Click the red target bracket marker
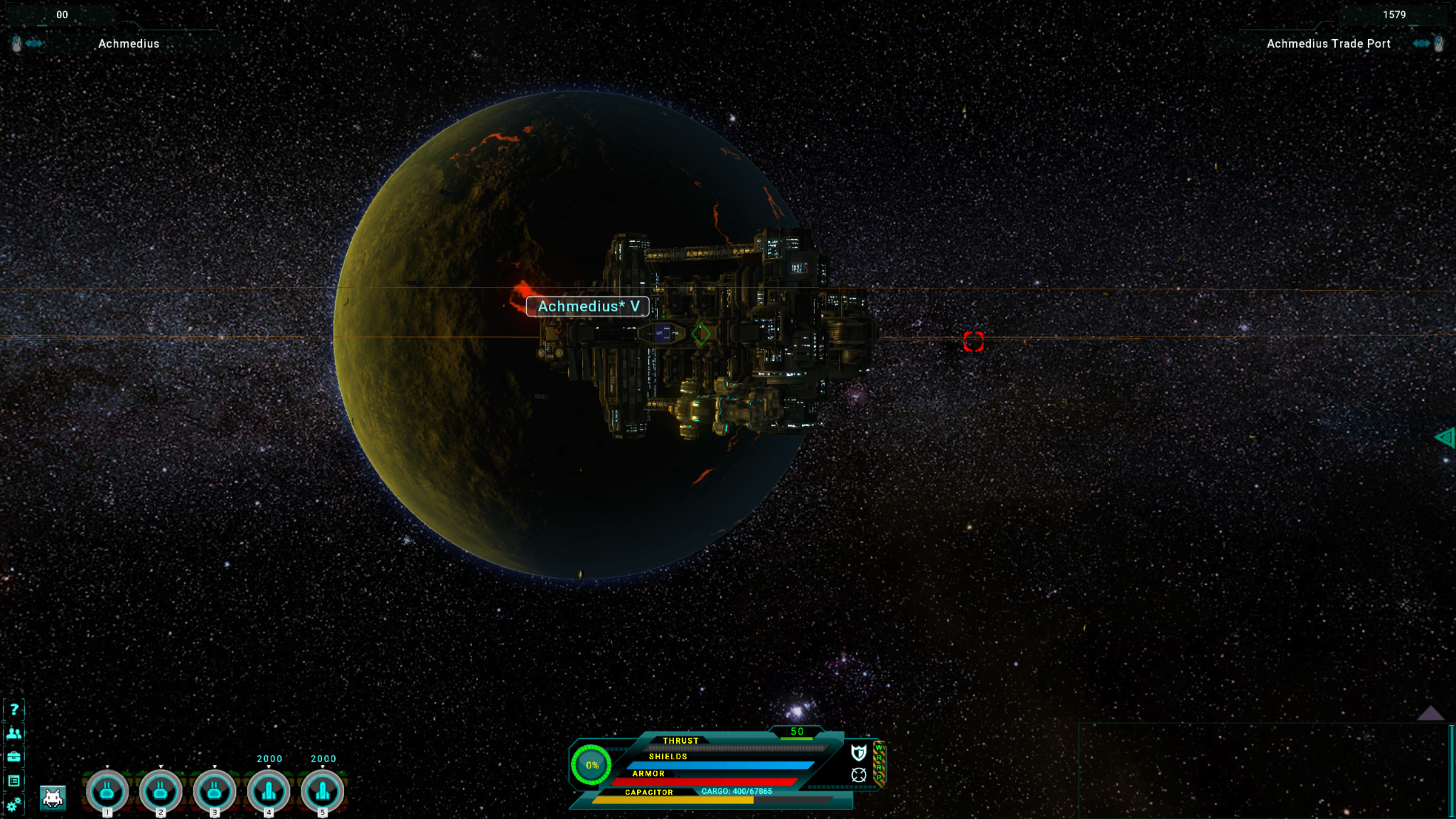 pos(973,342)
